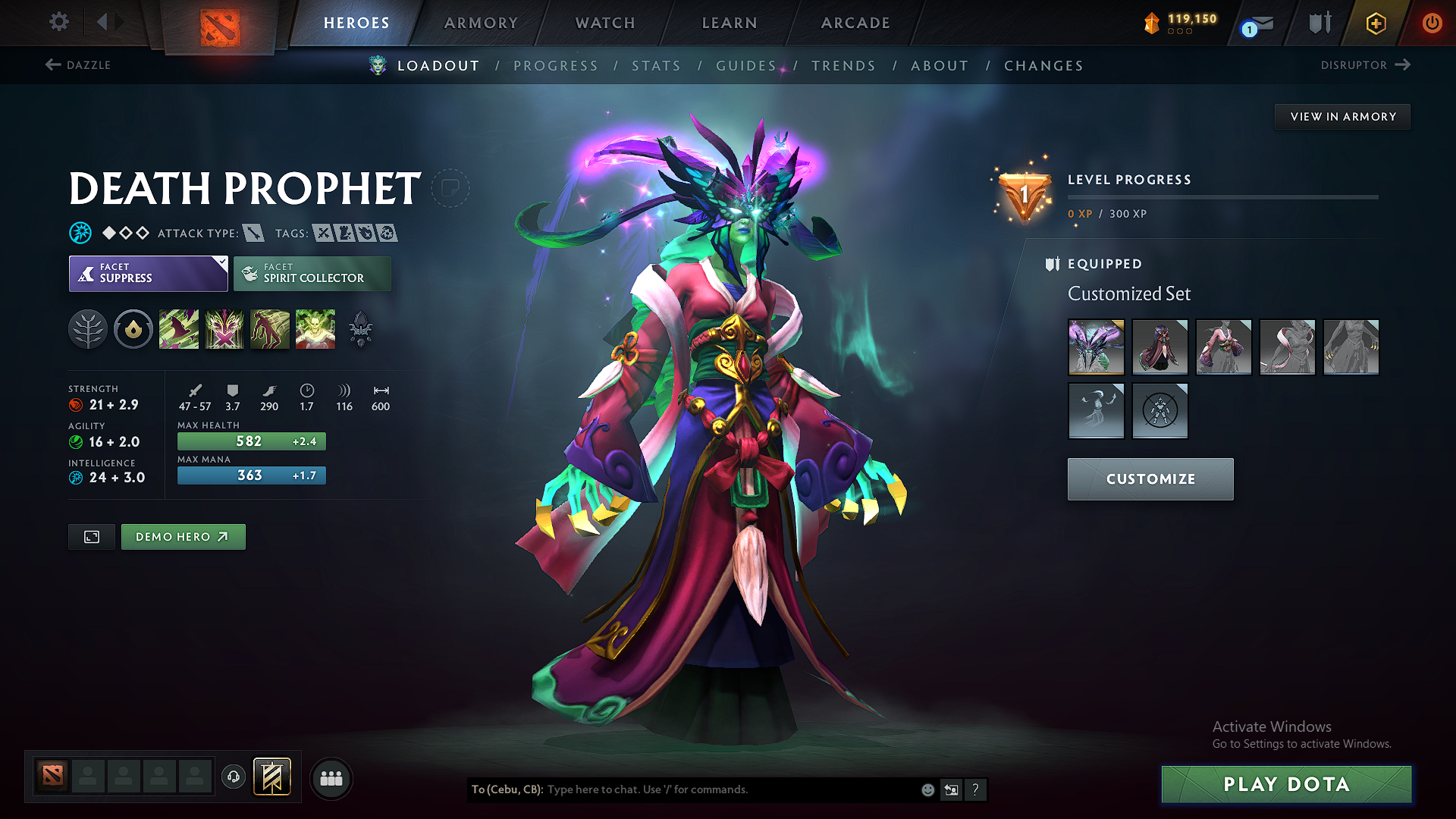
Task: Open the talent tree icon
Action: pyautogui.click(x=88, y=328)
